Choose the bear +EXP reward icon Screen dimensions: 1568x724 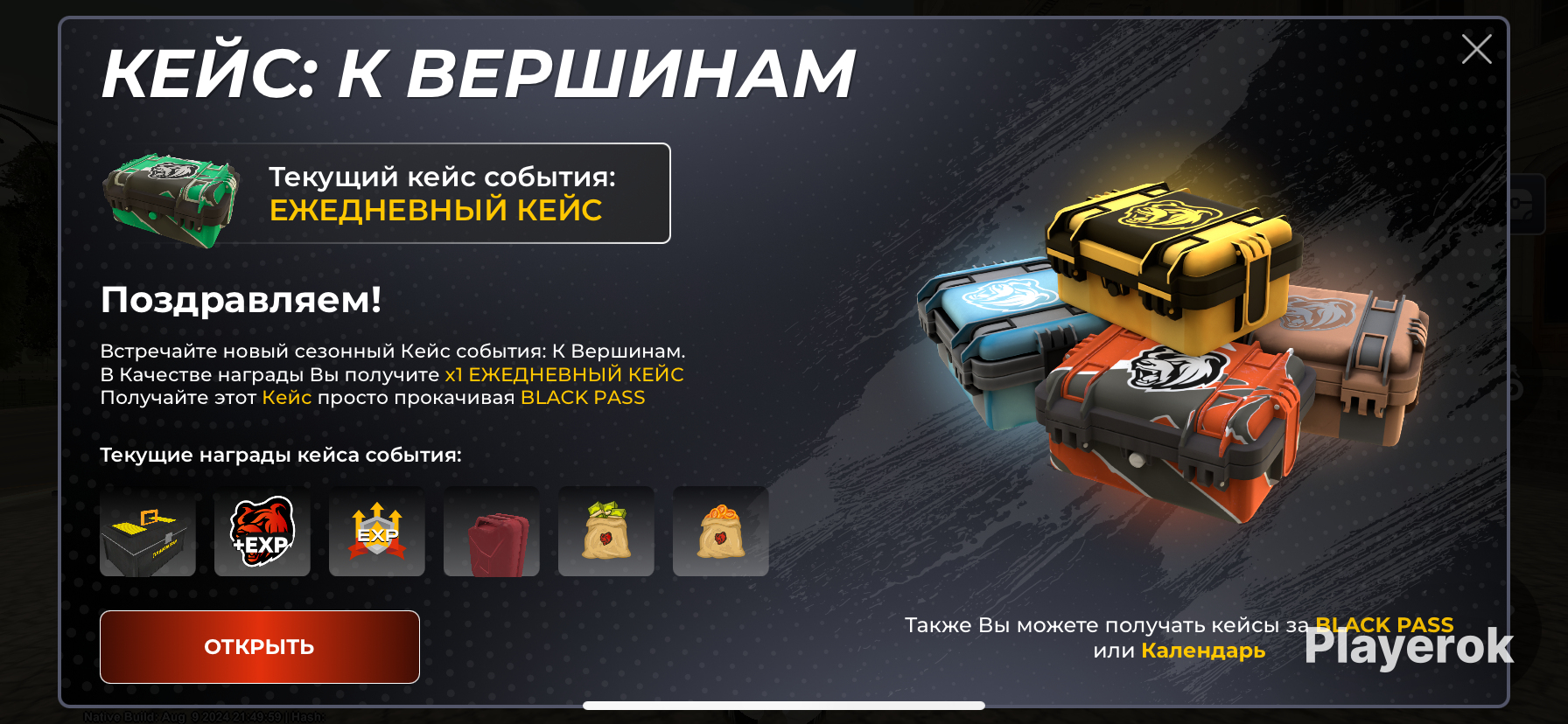click(262, 532)
